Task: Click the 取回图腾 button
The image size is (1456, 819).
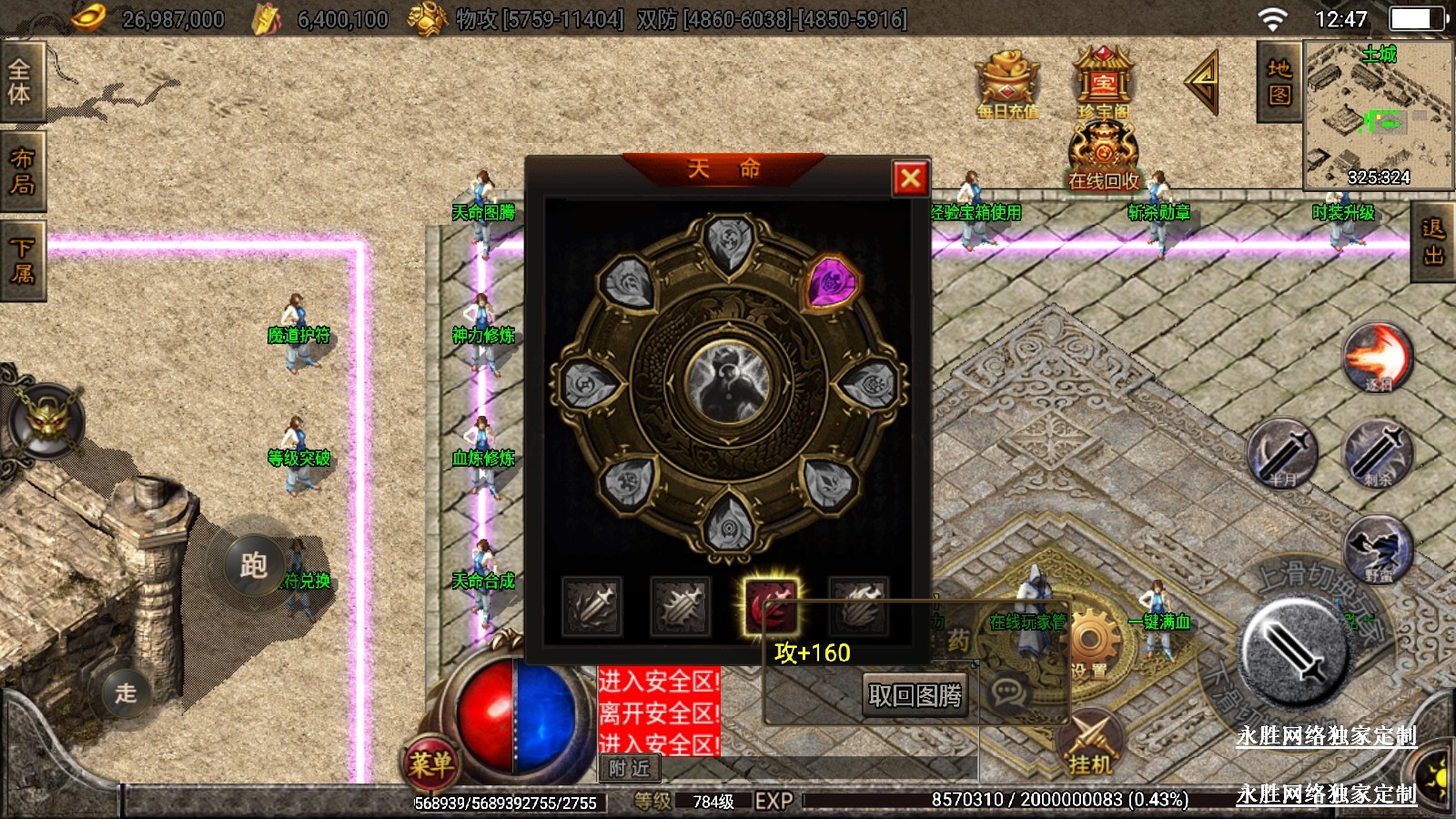Action: (x=915, y=696)
